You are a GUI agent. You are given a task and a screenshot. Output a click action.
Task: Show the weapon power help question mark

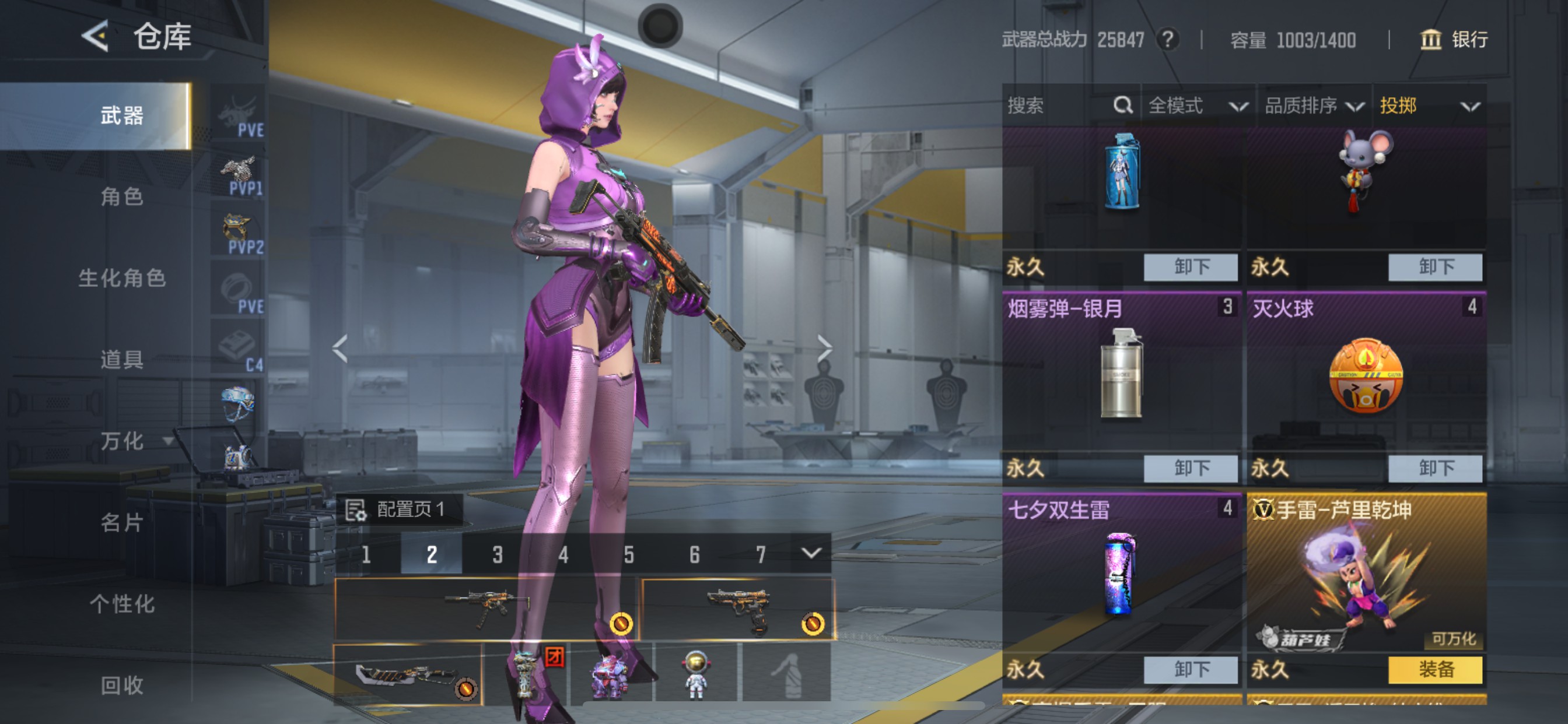(x=1167, y=40)
